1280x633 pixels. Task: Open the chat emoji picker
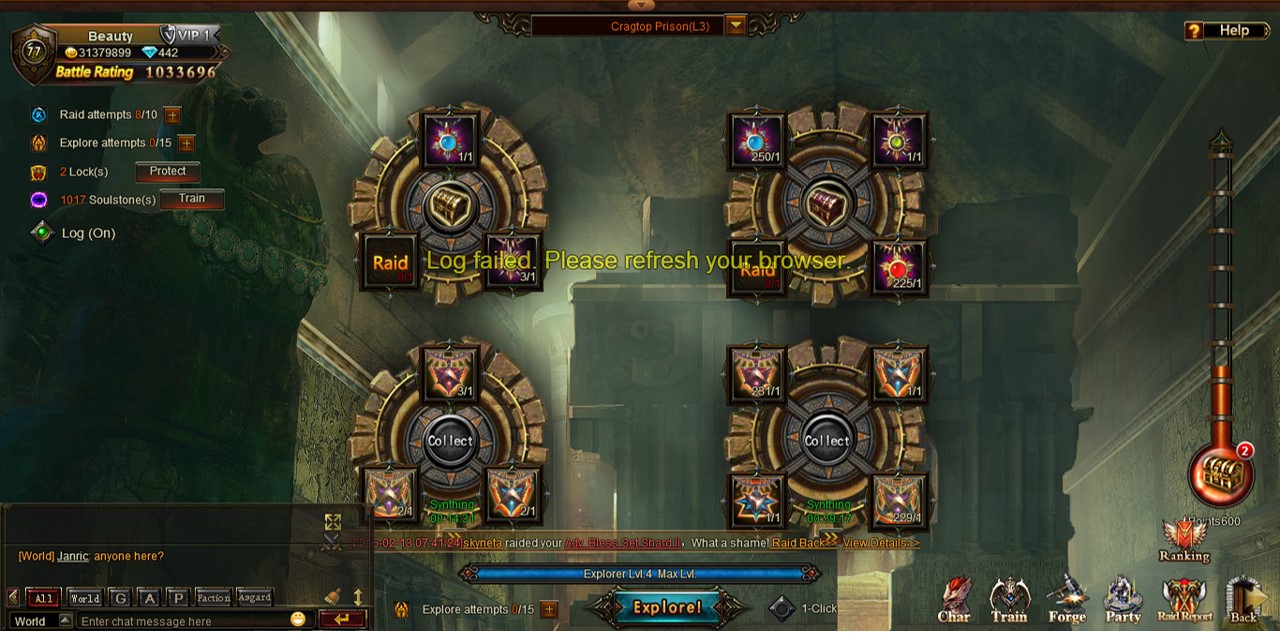(x=298, y=620)
